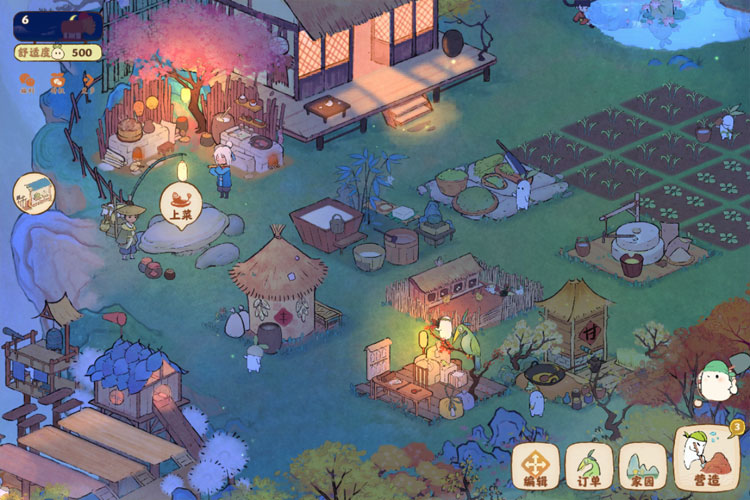Open the round building thumbnail icon
750x500 pixels.
tap(33, 192)
